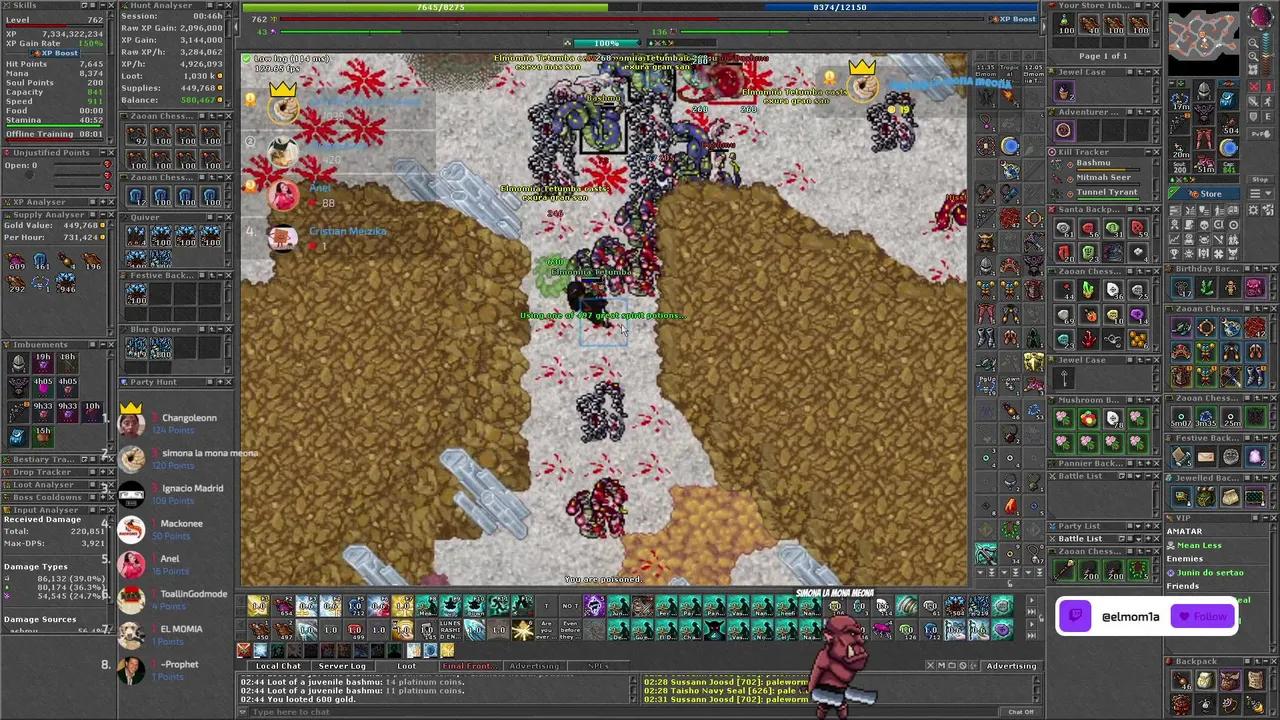Toggle tracking for Bashmu in Kill Tracker
1280x720 pixels.
(x=1070, y=166)
